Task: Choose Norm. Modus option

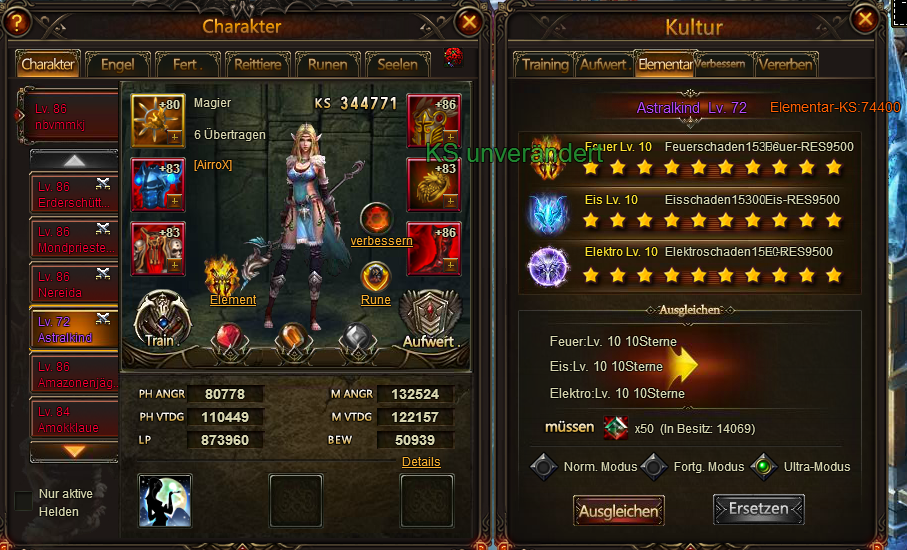Action: point(543,466)
